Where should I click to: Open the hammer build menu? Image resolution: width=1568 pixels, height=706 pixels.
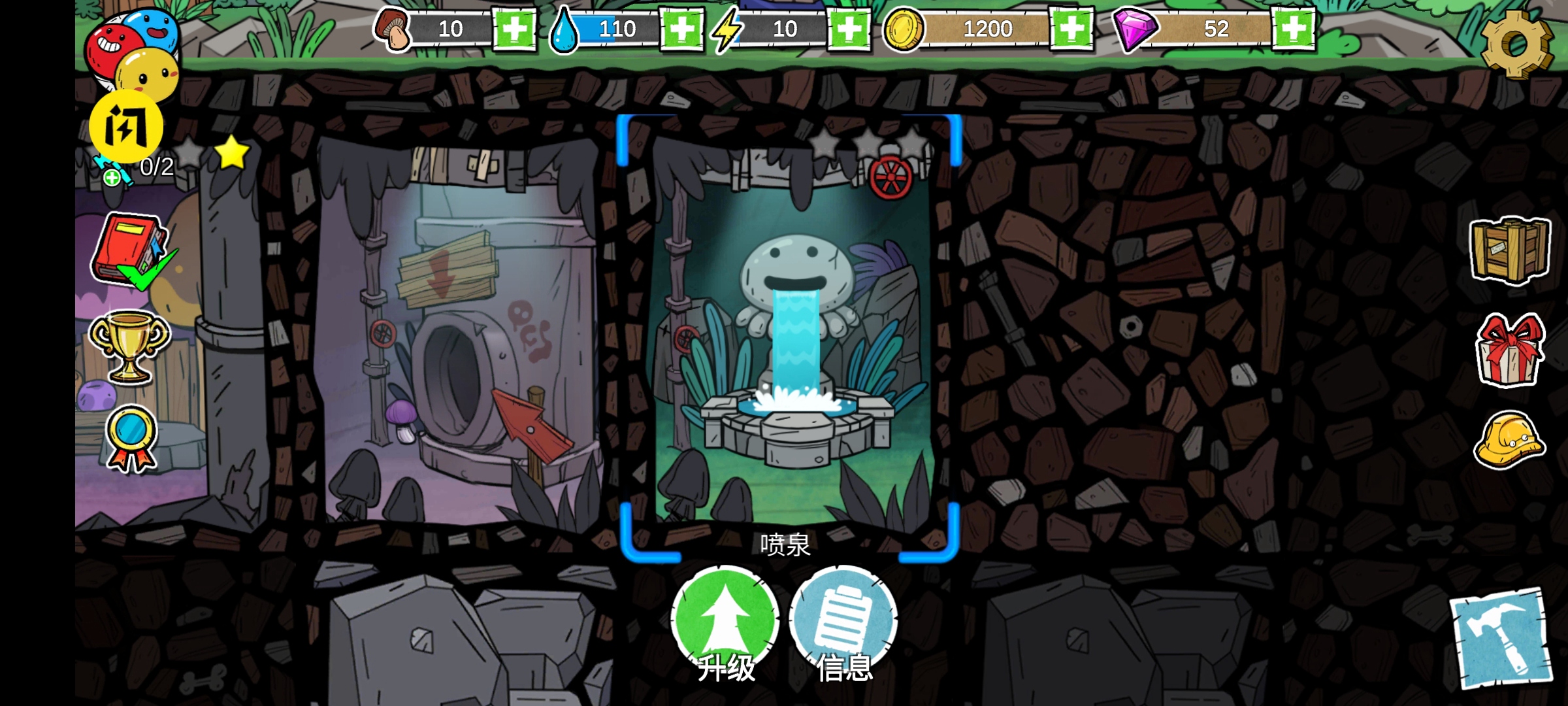[x=1501, y=638]
